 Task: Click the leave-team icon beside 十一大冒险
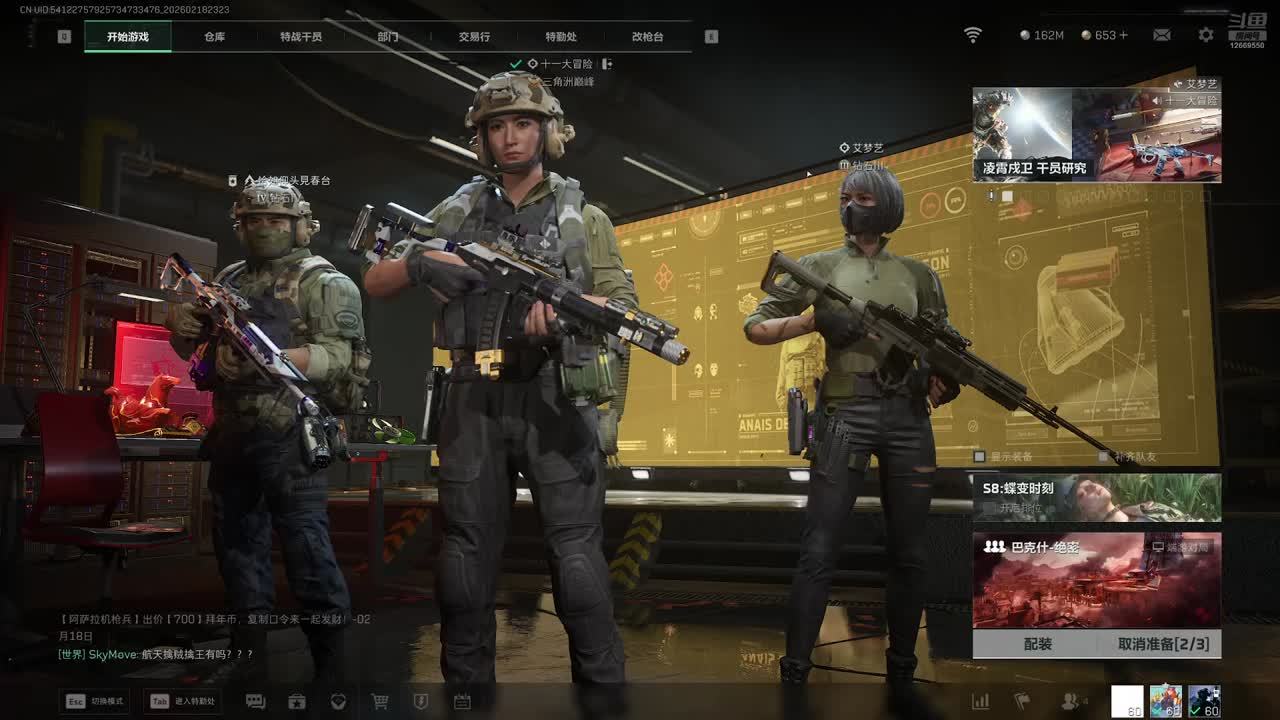tap(607, 64)
